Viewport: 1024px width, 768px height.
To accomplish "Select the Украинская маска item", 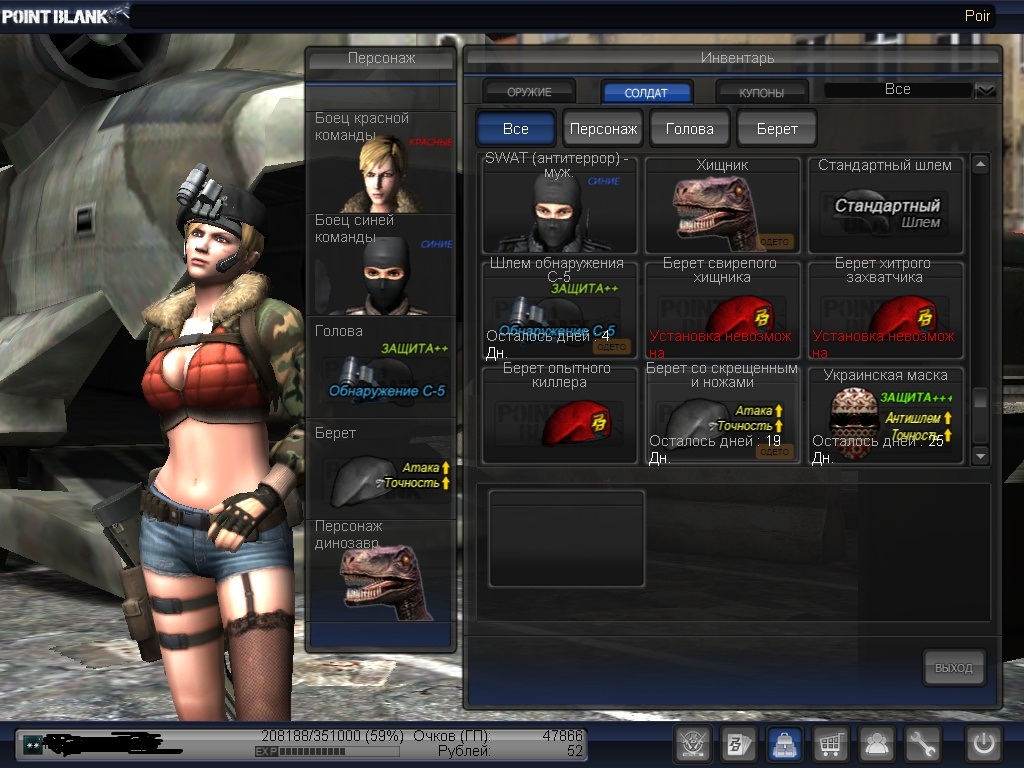I will [x=886, y=415].
